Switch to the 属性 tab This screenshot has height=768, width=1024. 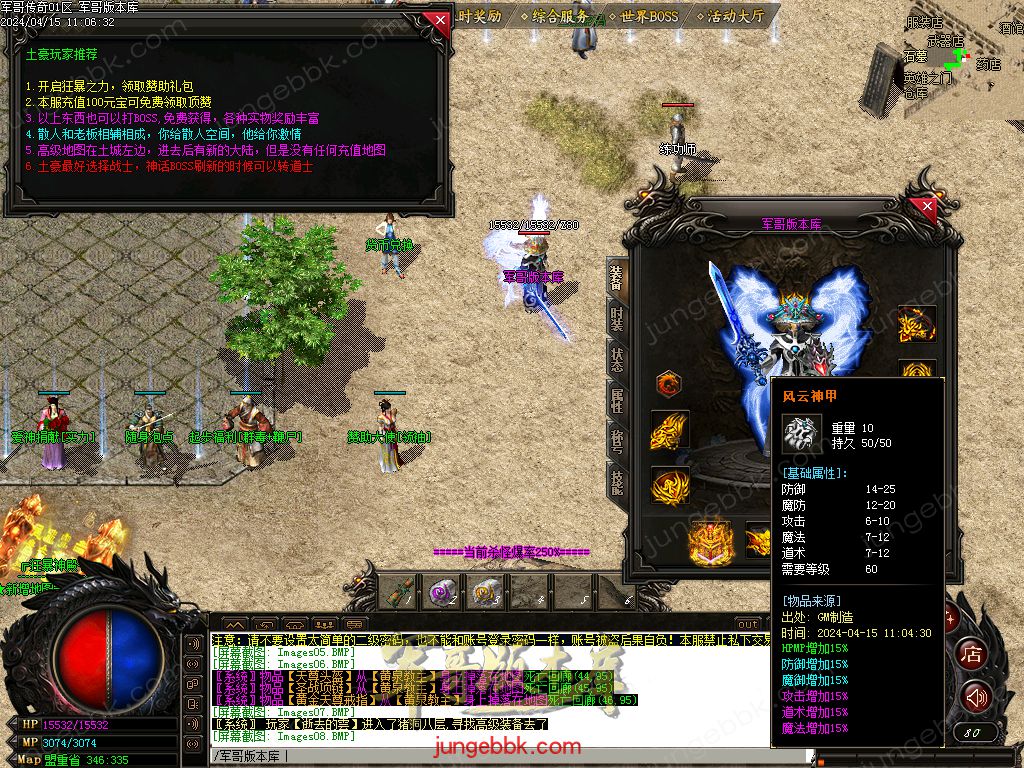click(x=616, y=400)
